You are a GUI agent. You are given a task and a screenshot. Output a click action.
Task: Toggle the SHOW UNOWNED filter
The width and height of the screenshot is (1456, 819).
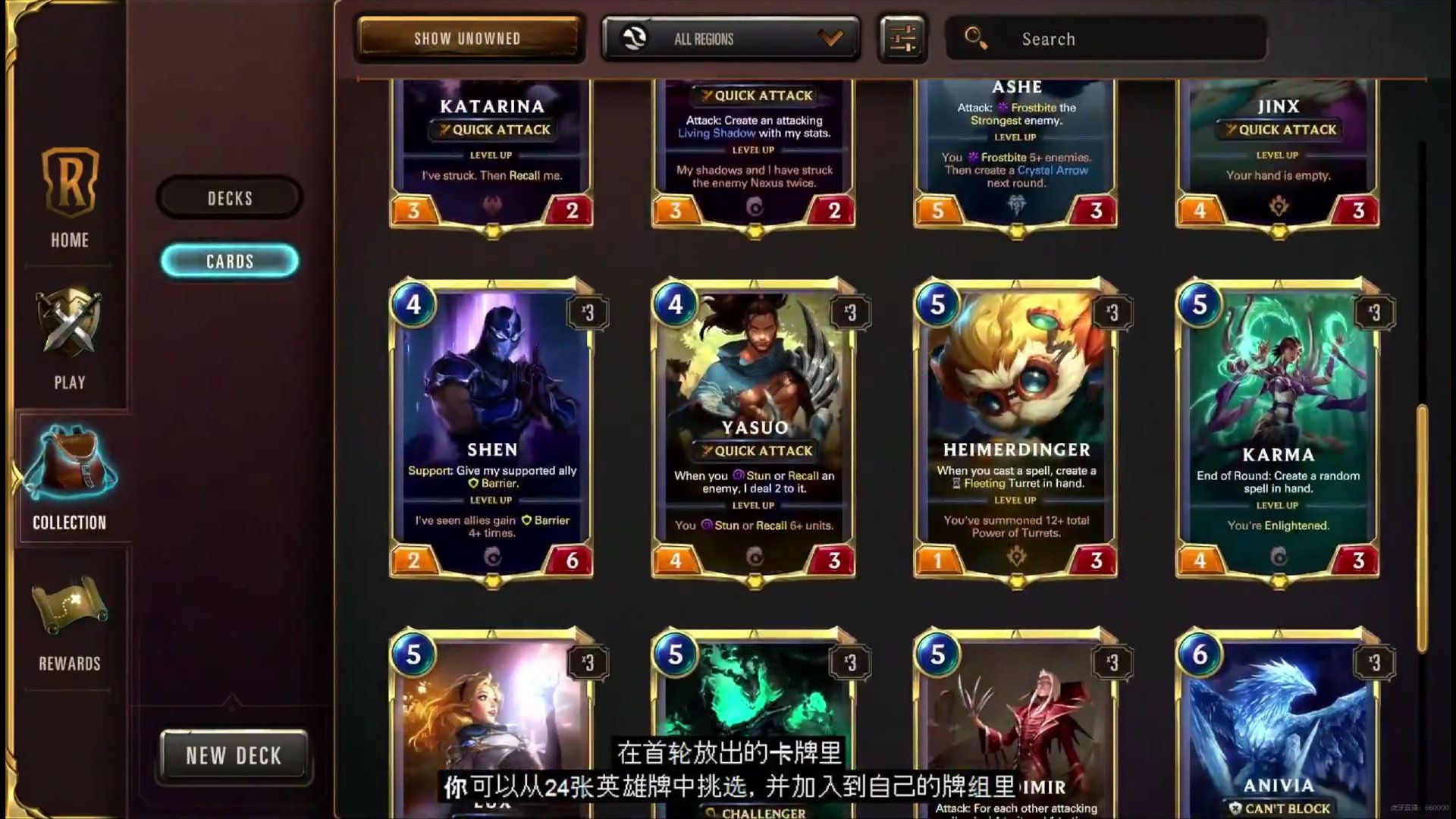pyautogui.click(x=469, y=38)
